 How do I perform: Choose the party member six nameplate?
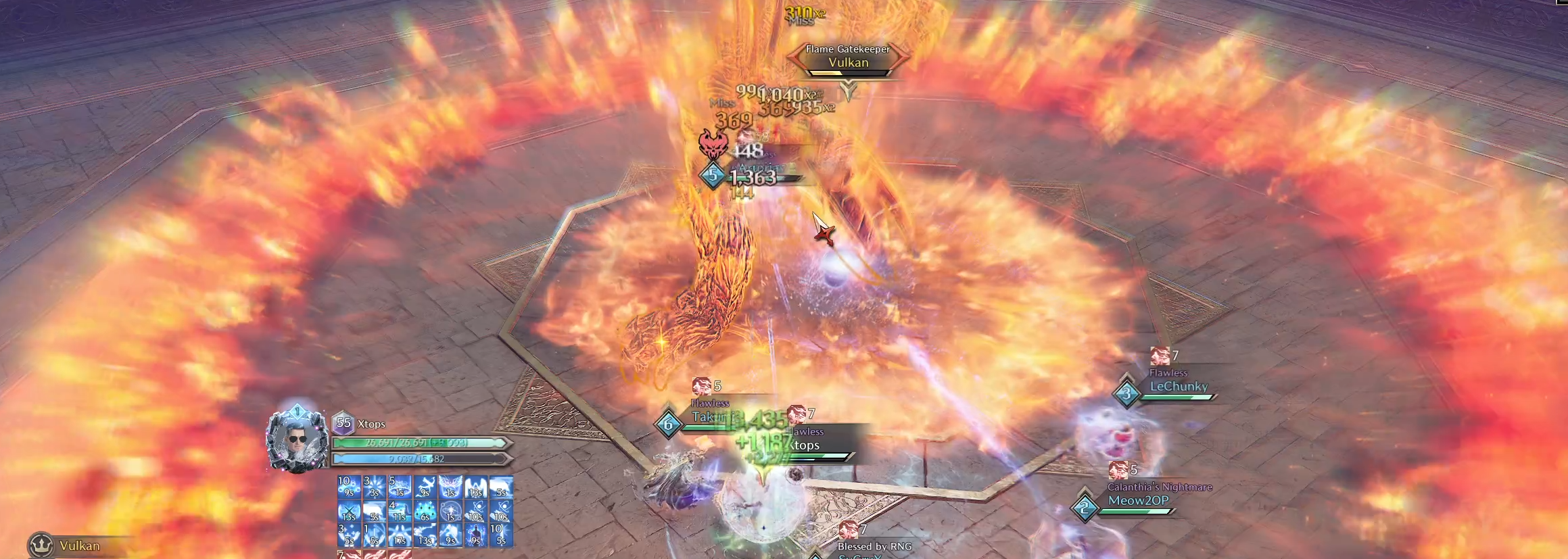coord(707,418)
